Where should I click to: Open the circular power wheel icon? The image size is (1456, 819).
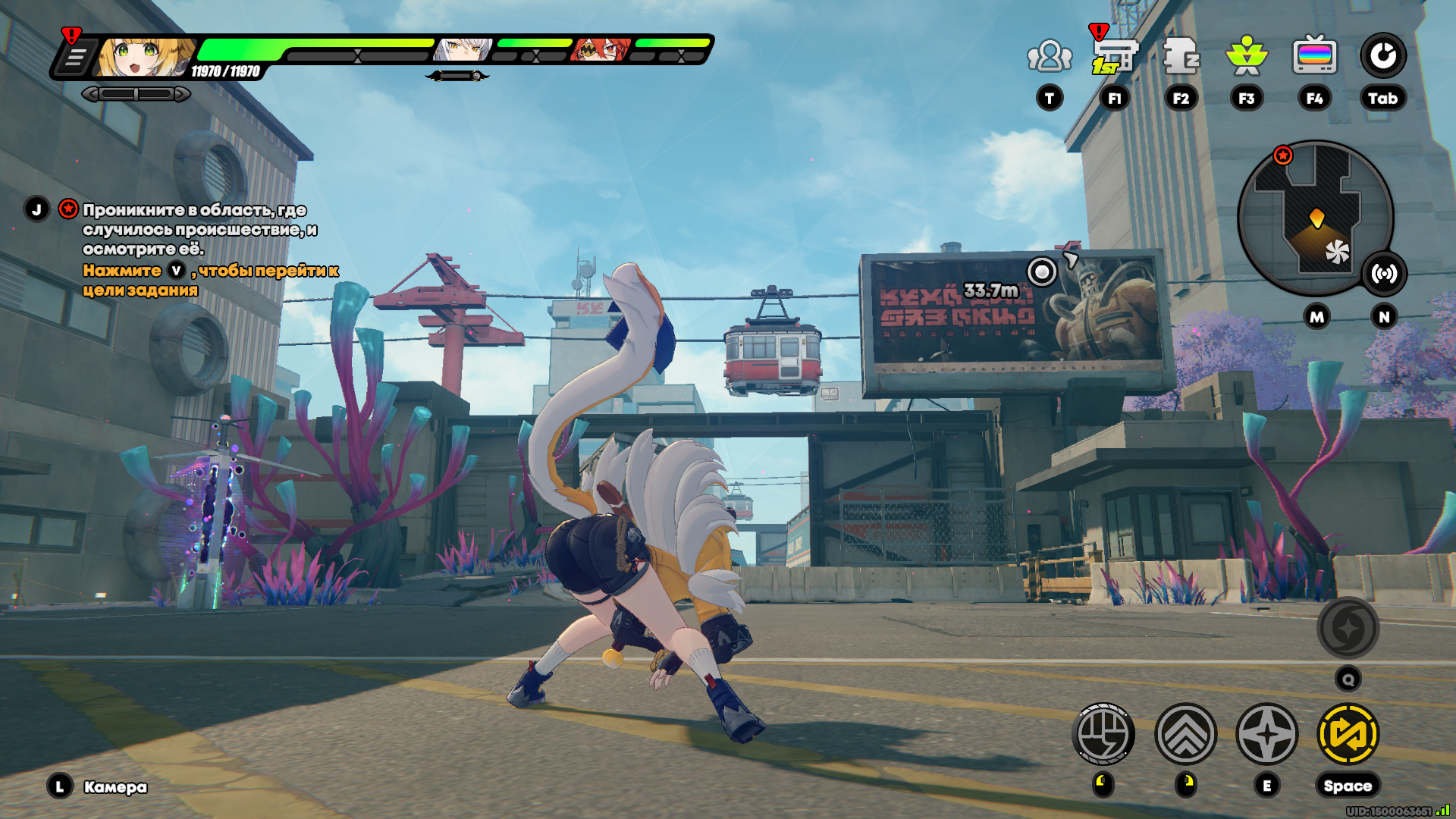point(1382,56)
